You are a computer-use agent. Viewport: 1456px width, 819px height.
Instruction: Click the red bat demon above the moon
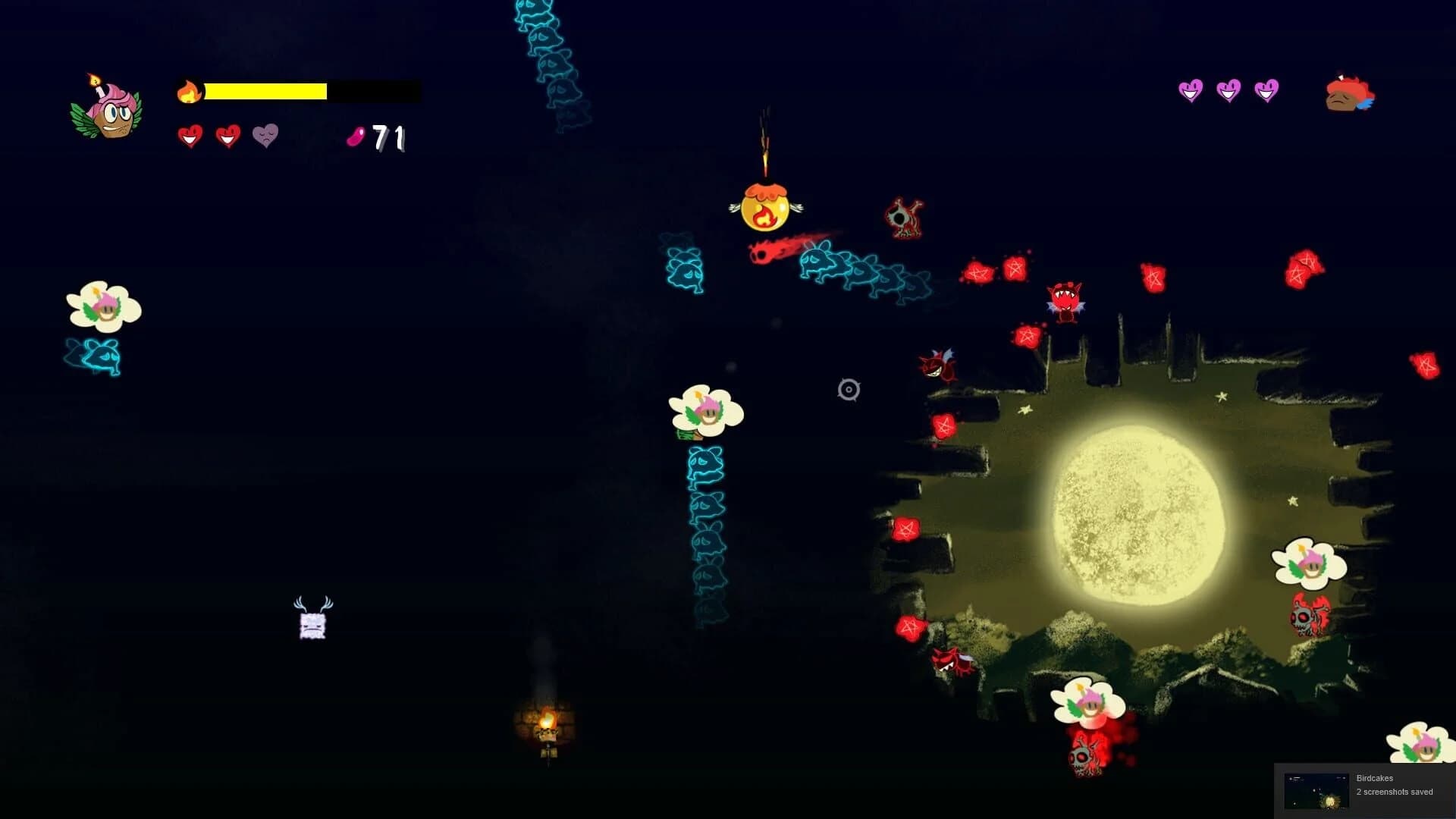click(x=1065, y=302)
